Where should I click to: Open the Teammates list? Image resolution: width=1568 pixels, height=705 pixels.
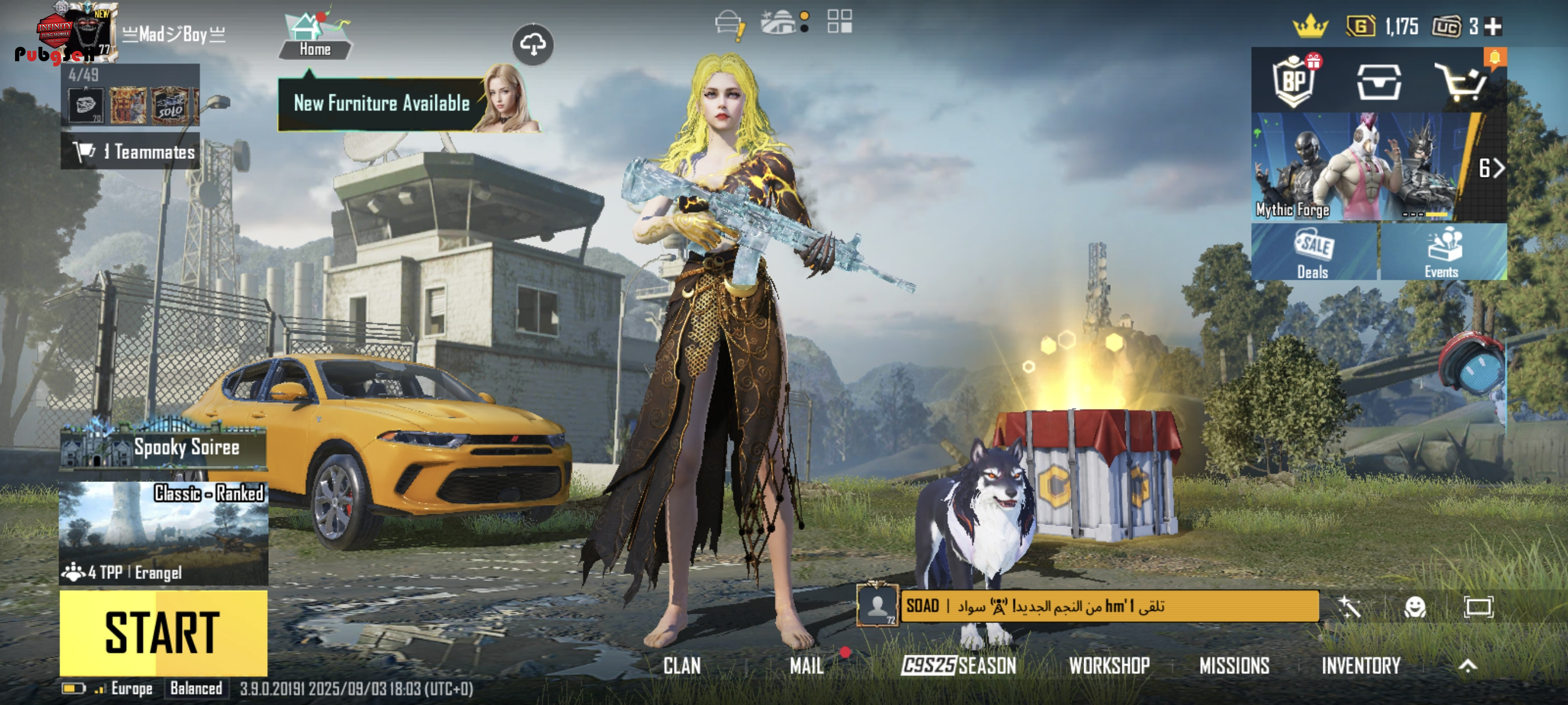(x=130, y=151)
